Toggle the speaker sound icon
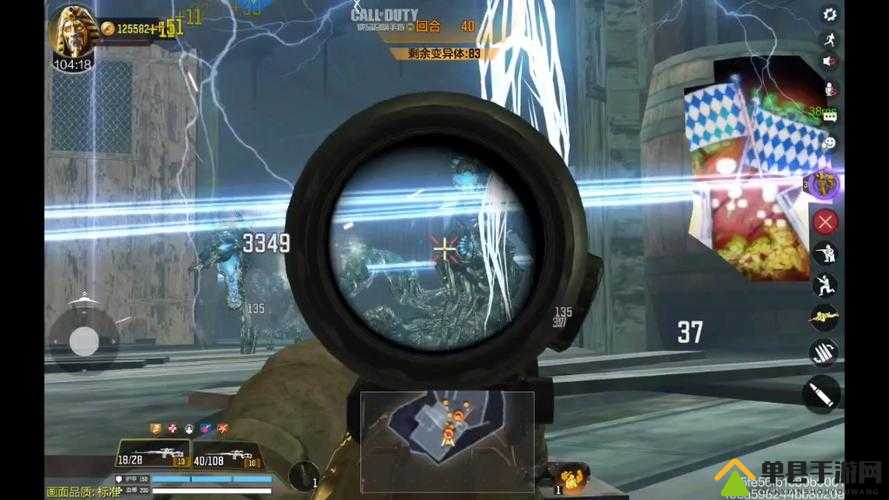 point(829,62)
